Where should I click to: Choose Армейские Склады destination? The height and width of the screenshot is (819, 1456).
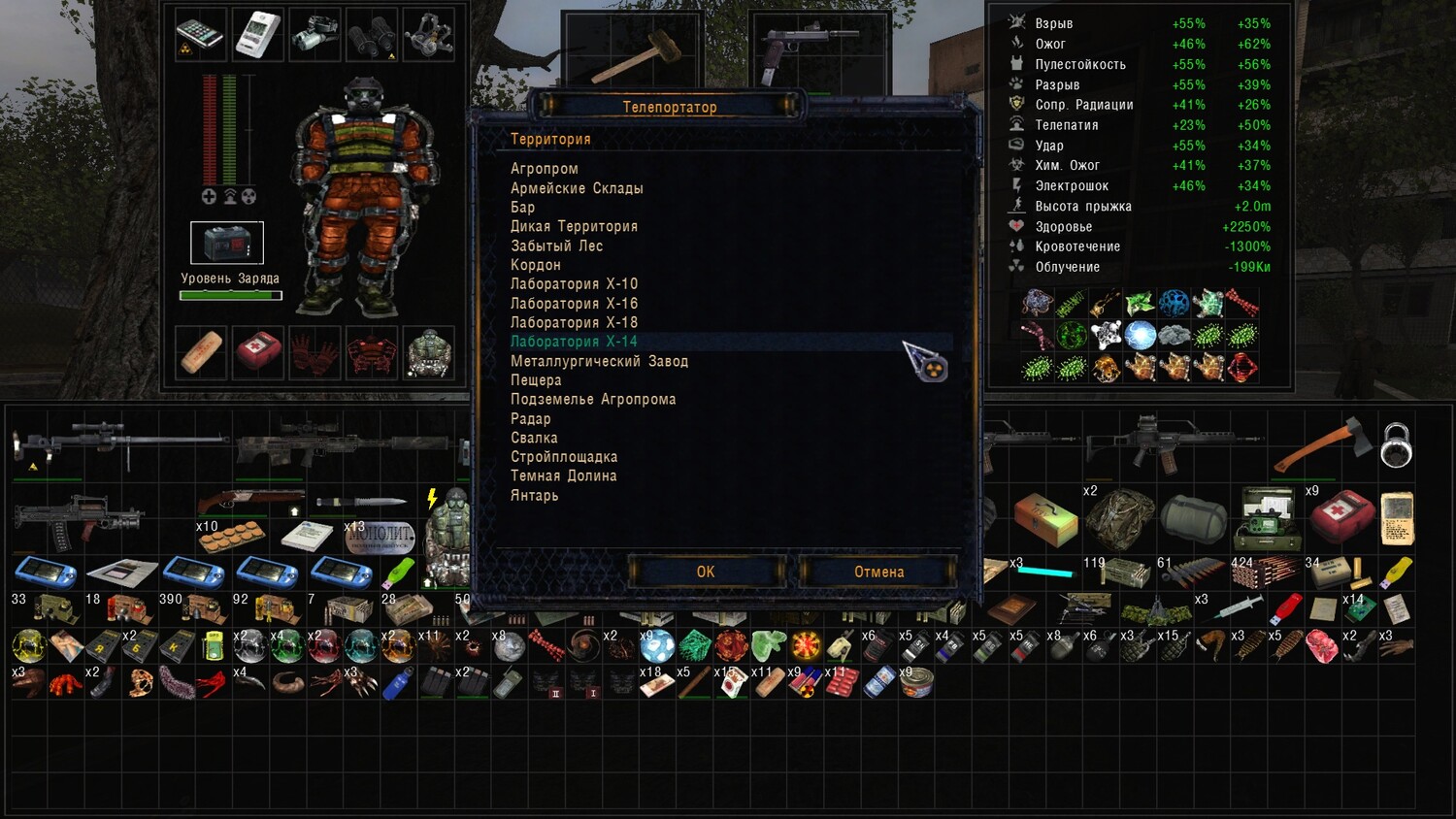577,188
